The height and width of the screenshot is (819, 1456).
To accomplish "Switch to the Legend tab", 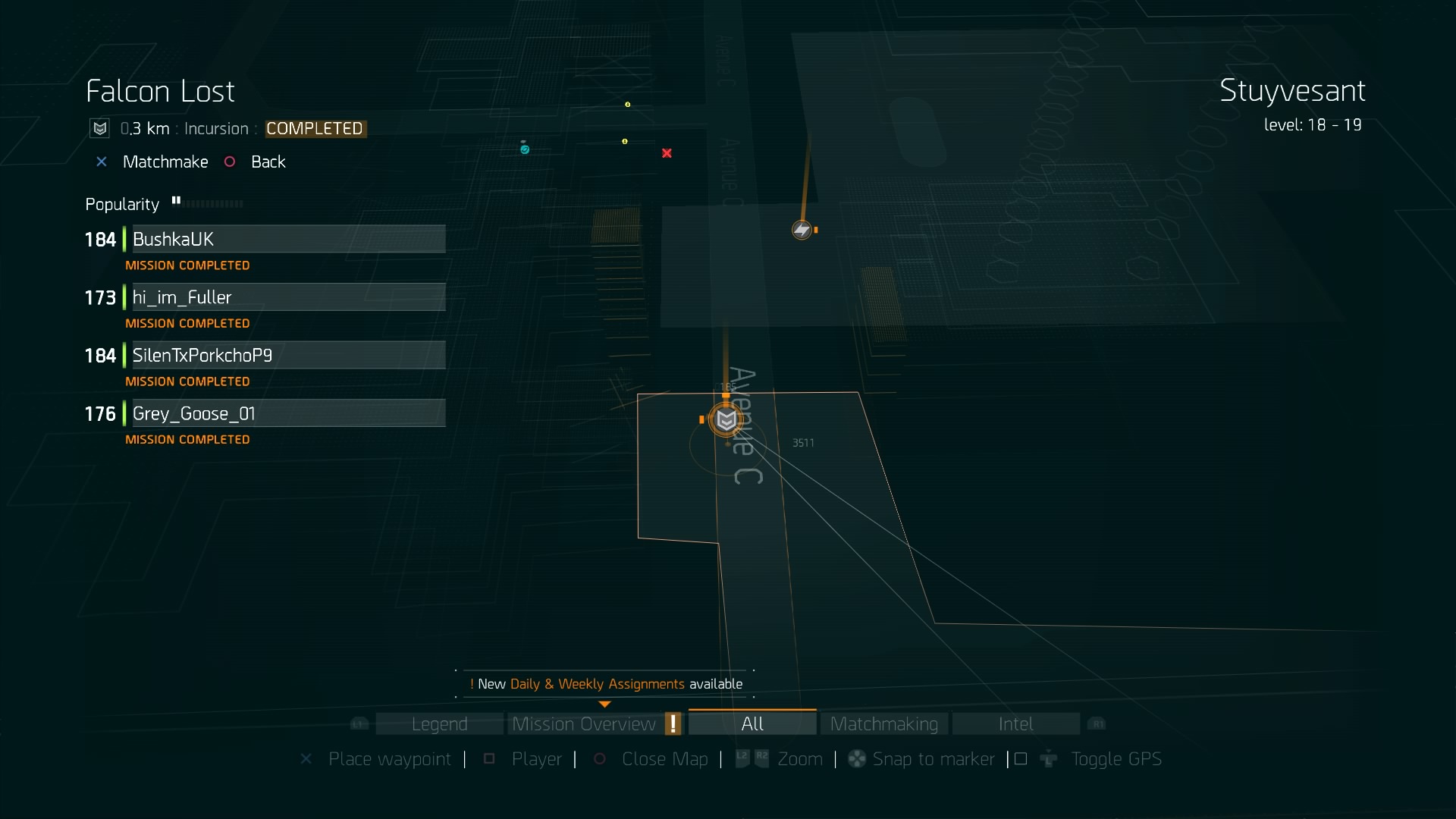I will 439,724.
